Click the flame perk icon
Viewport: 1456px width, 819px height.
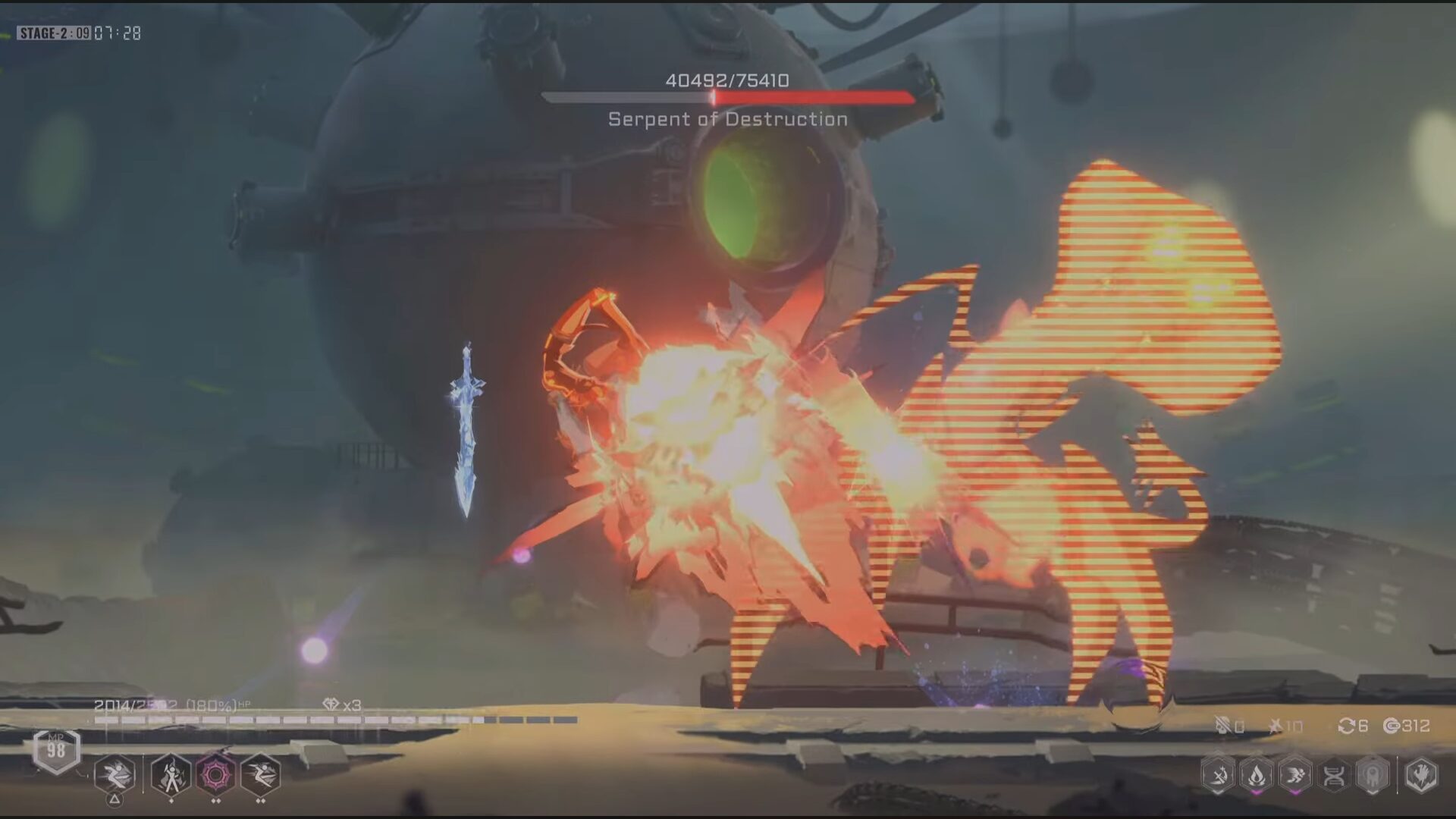[x=1257, y=775]
